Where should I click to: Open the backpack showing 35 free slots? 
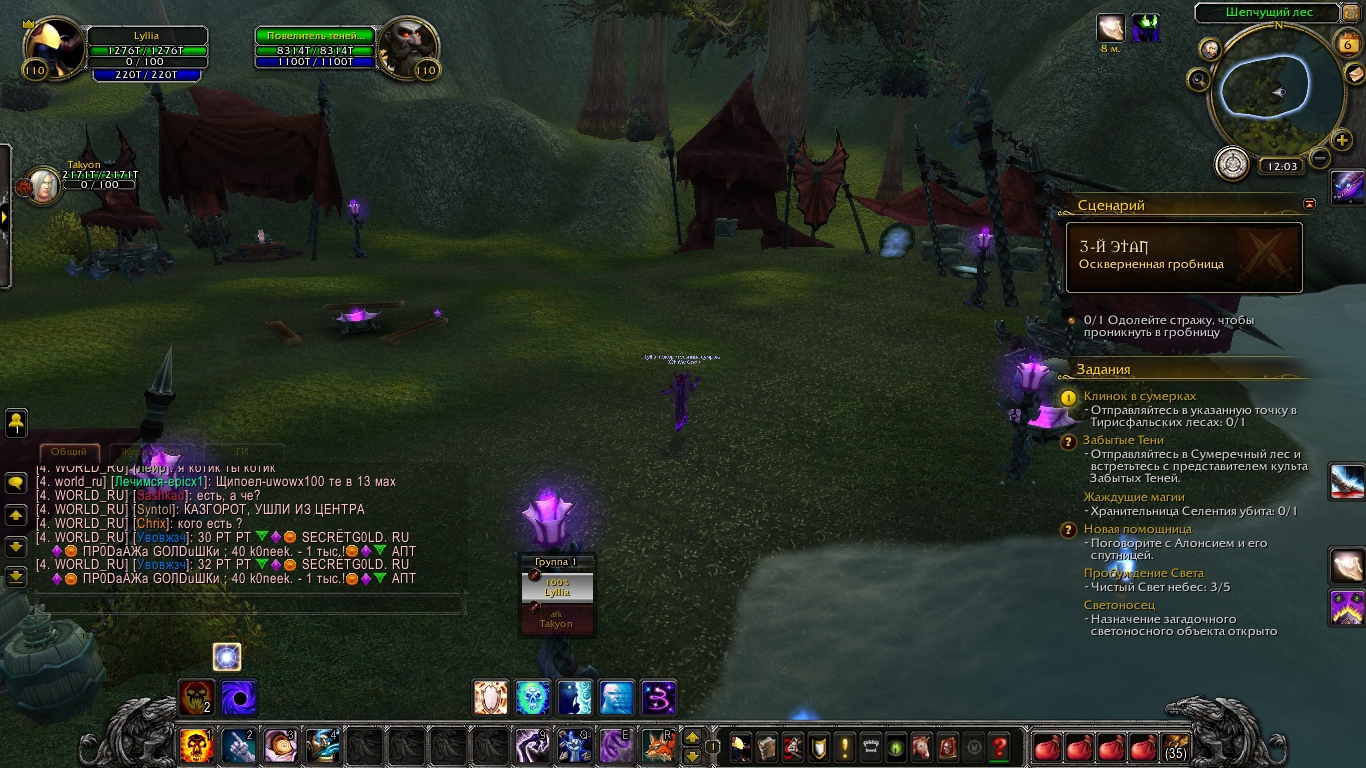[x=1176, y=746]
